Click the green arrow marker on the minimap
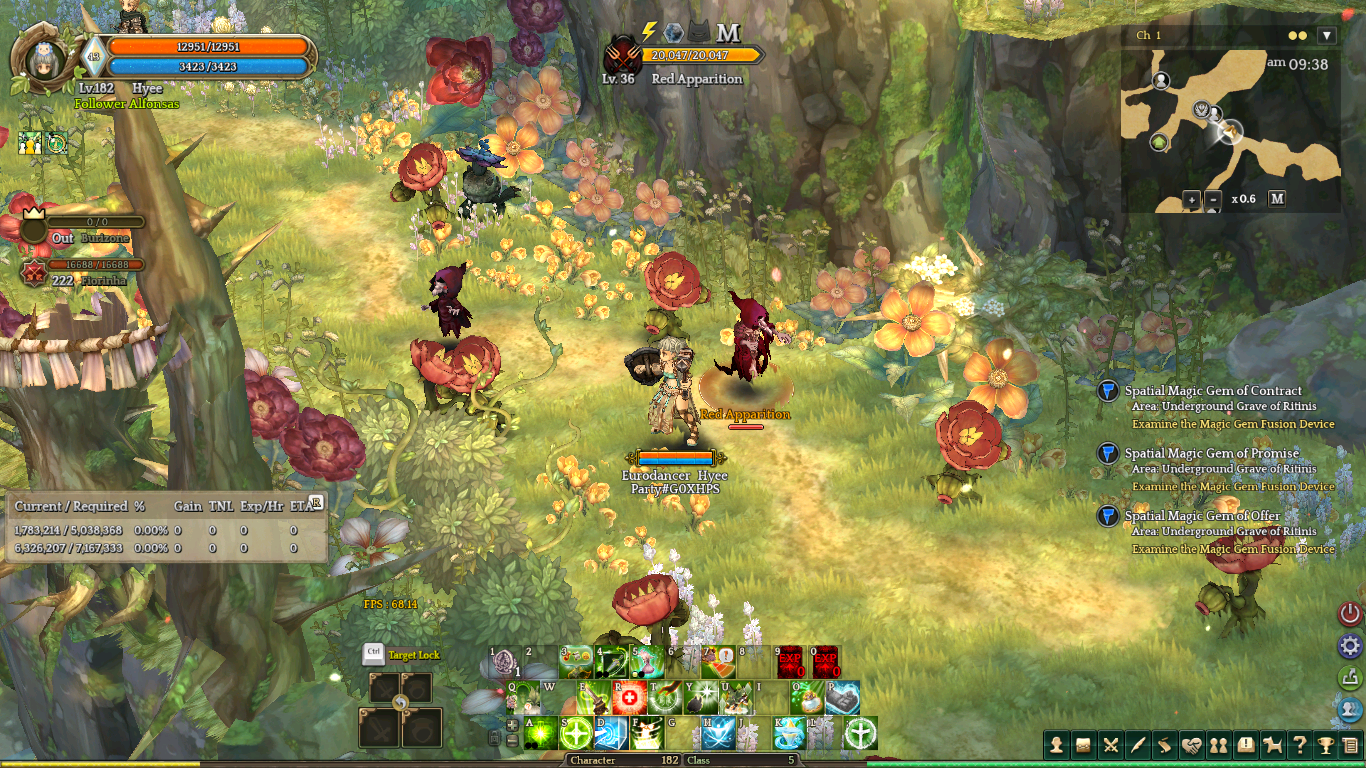This screenshot has height=768, width=1366. point(1160,143)
